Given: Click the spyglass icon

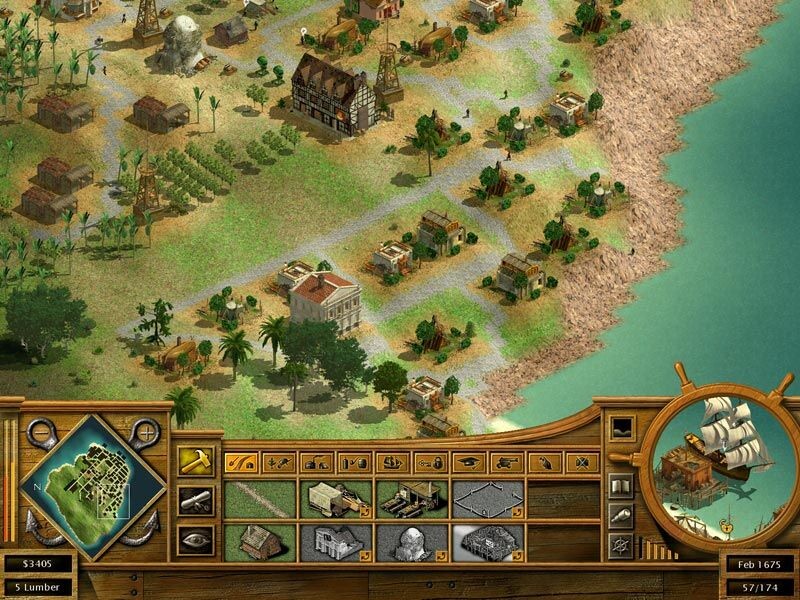Looking at the screenshot, I should pos(620,516).
